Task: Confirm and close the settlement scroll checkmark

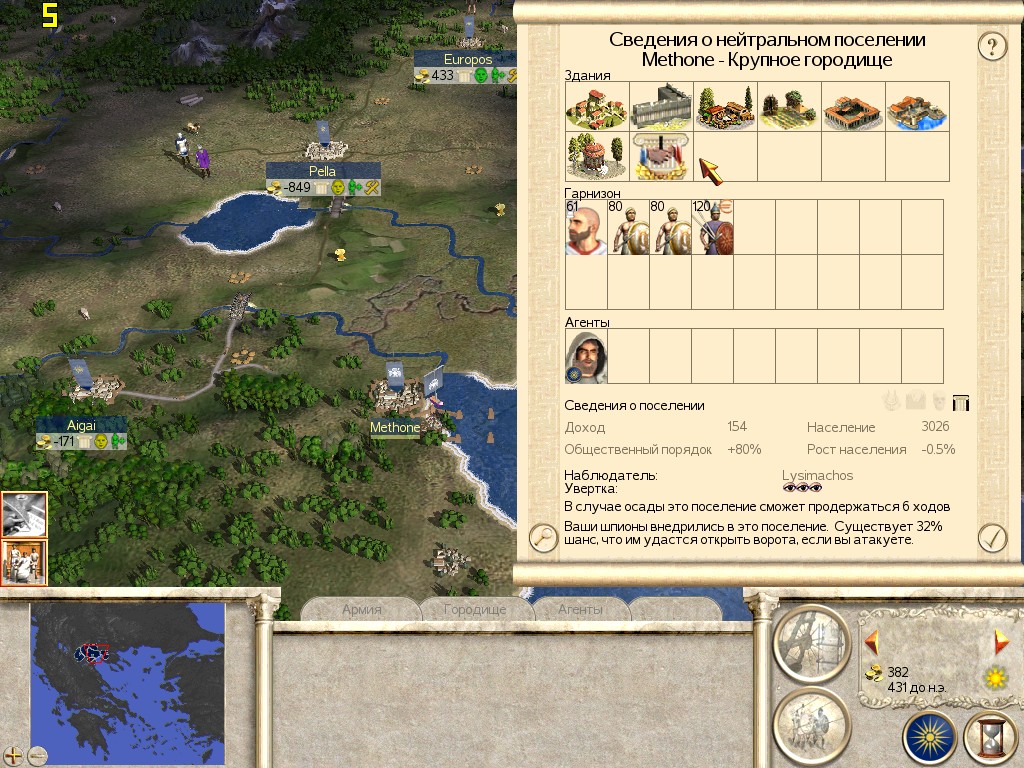Action: click(x=991, y=538)
